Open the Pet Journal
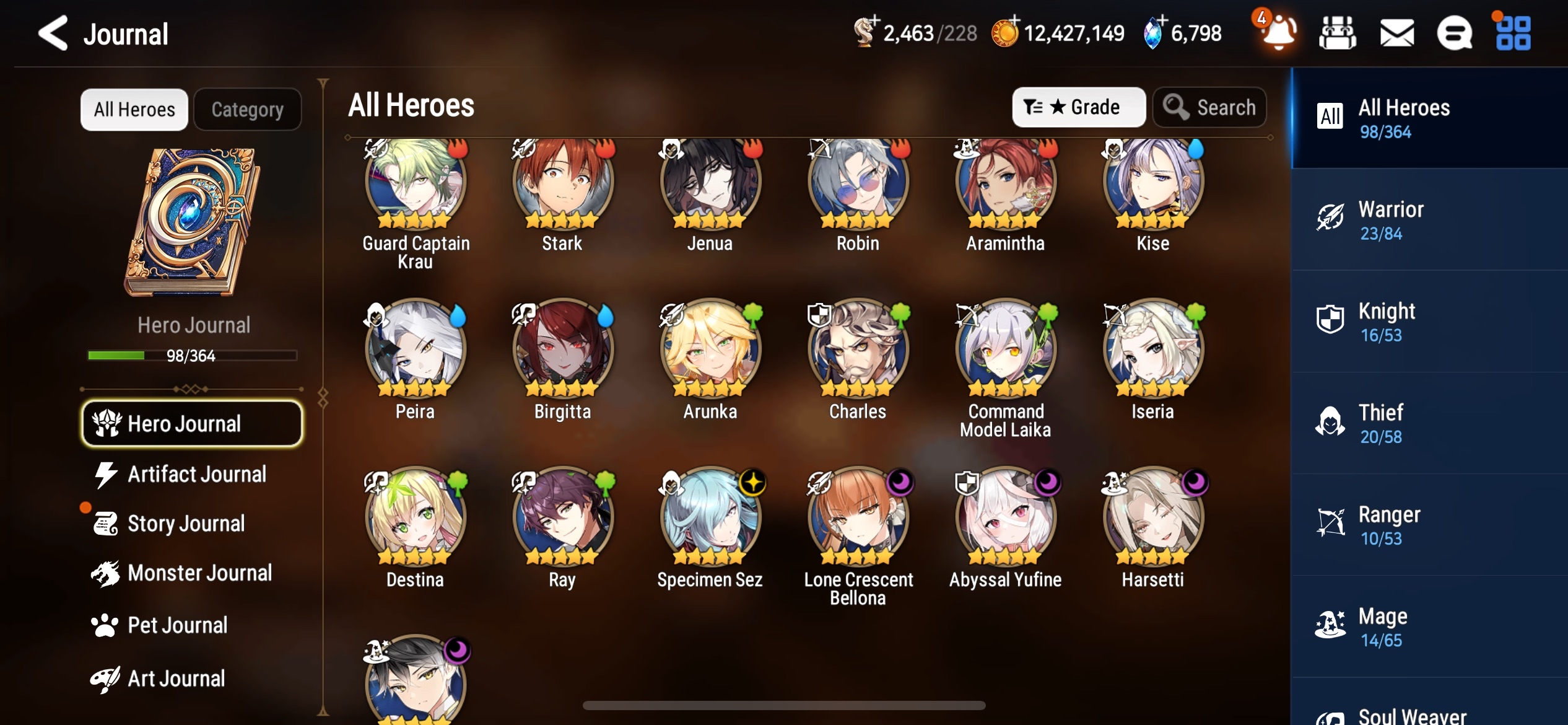Image resolution: width=1568 pixels, height=725 pixels. tap(177, 625)
